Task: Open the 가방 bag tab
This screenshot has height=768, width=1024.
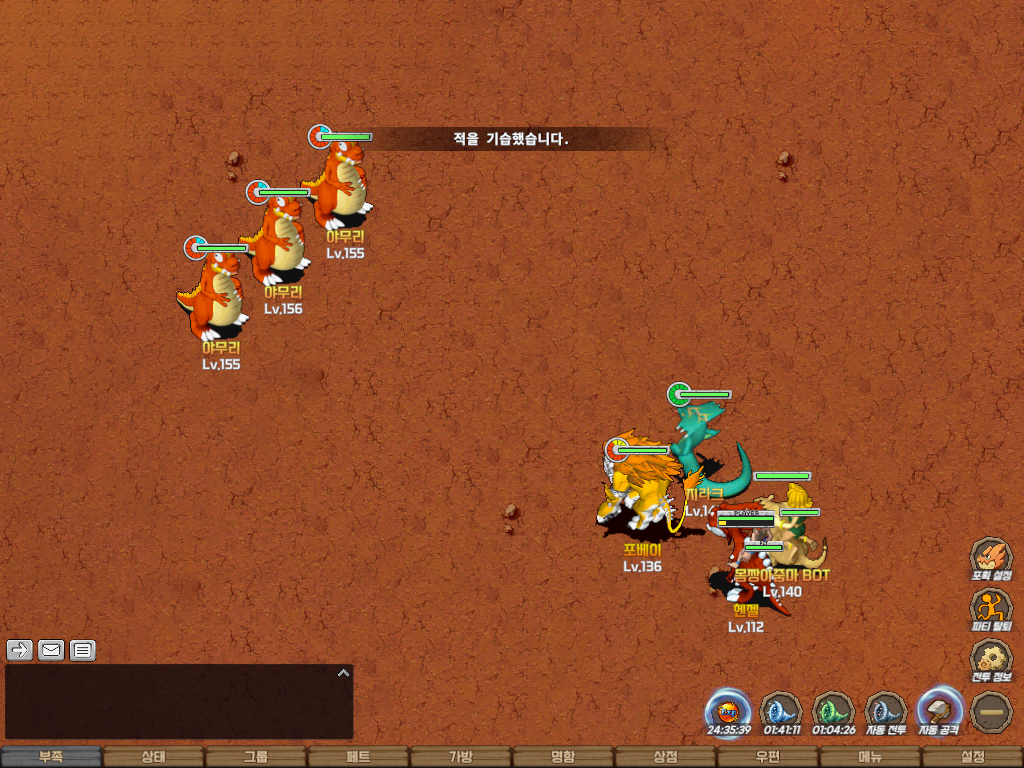Action: 460,757
